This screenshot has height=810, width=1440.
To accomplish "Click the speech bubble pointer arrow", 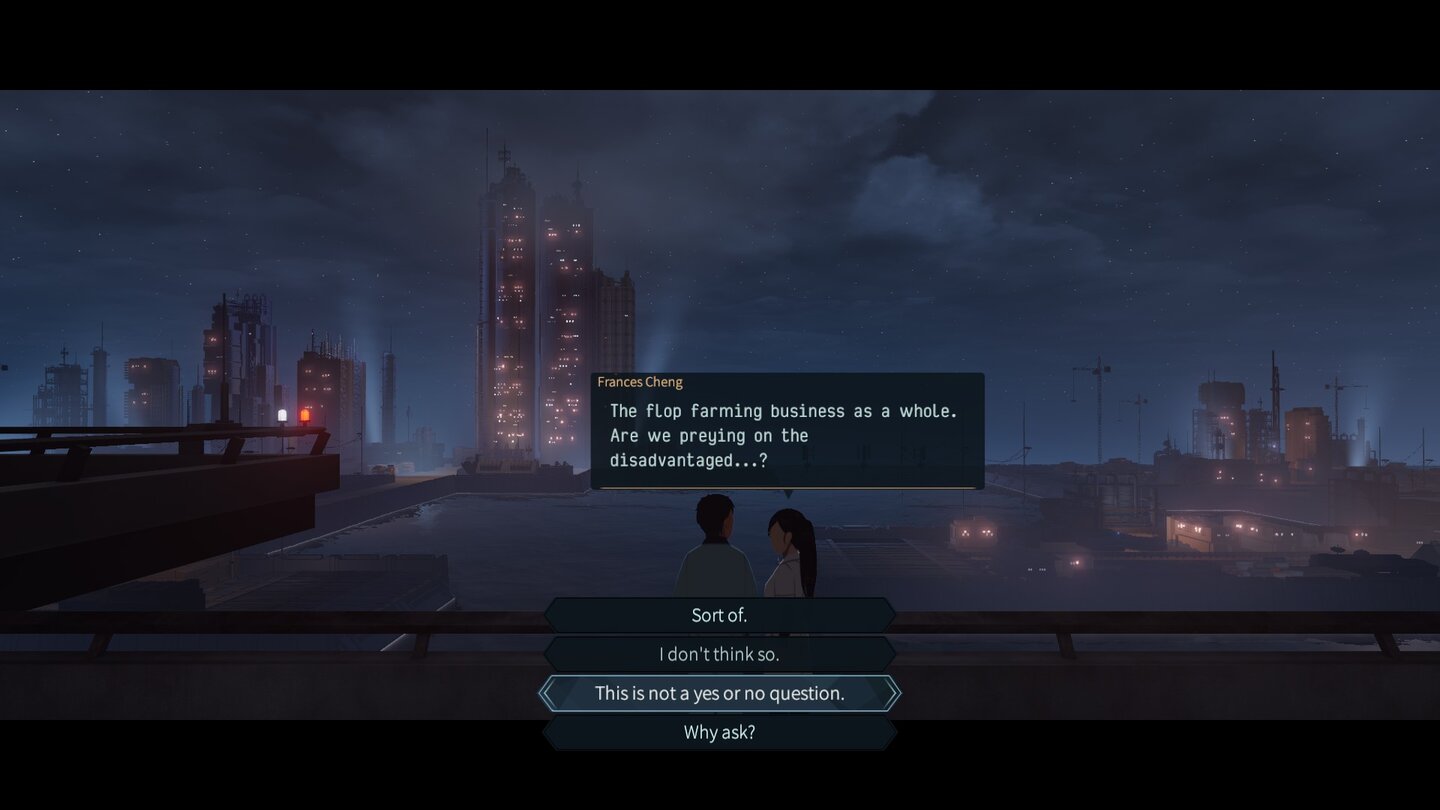I will (x=789, y=493).
